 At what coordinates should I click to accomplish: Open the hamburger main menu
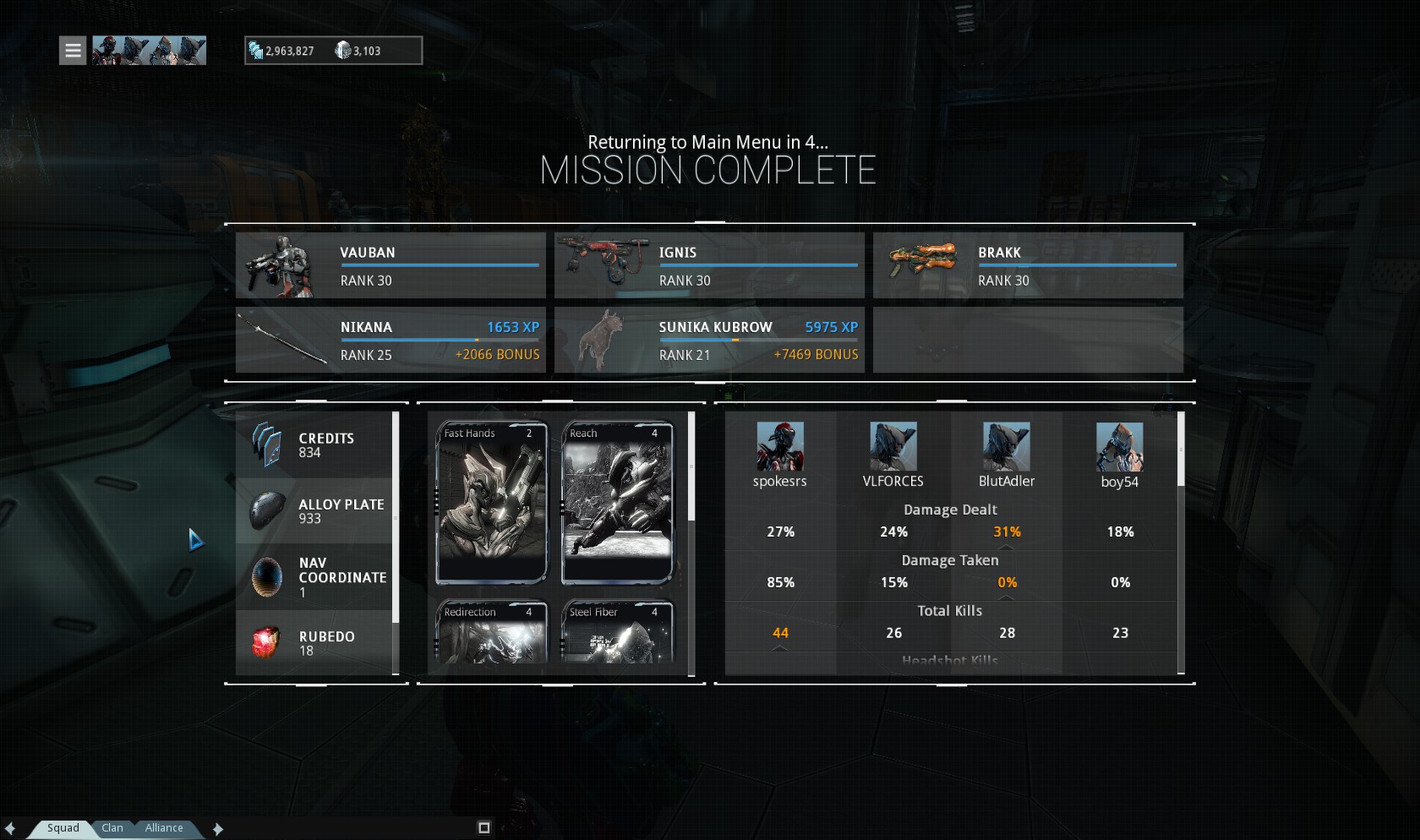[73, 51]
